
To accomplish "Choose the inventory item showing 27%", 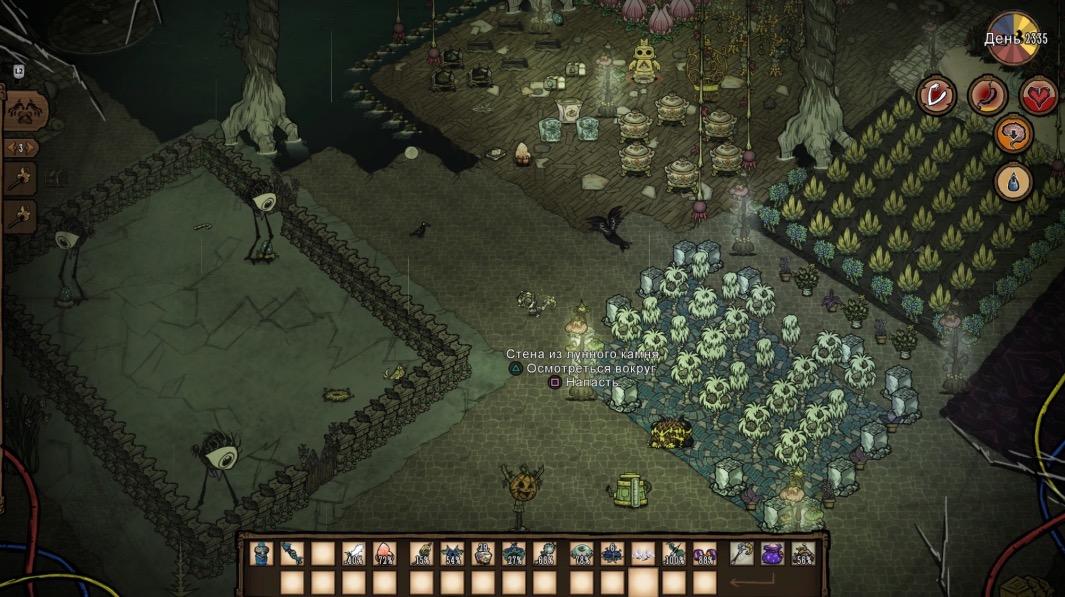I will click(x=515, y=553).
